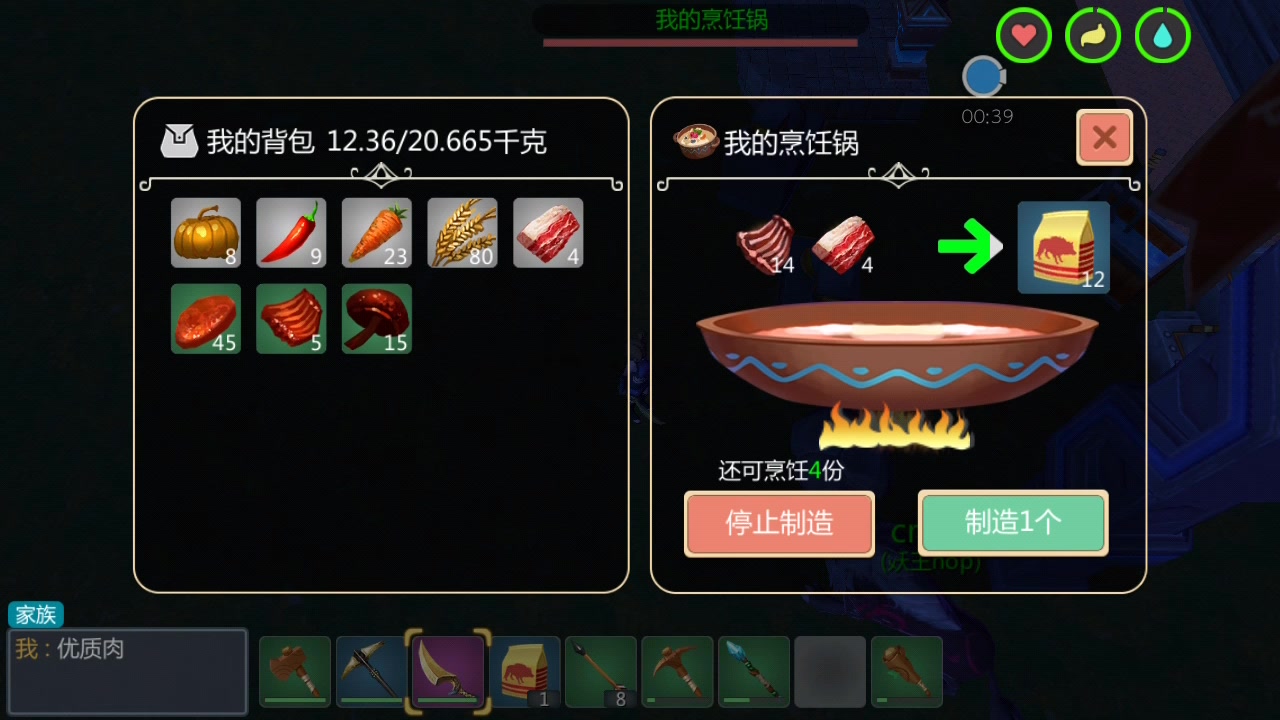Image resolution: width=1280 pixels, height=720 pixels.
Task: Equip the wooden axe from hotbar
Action: pos(295,671)
